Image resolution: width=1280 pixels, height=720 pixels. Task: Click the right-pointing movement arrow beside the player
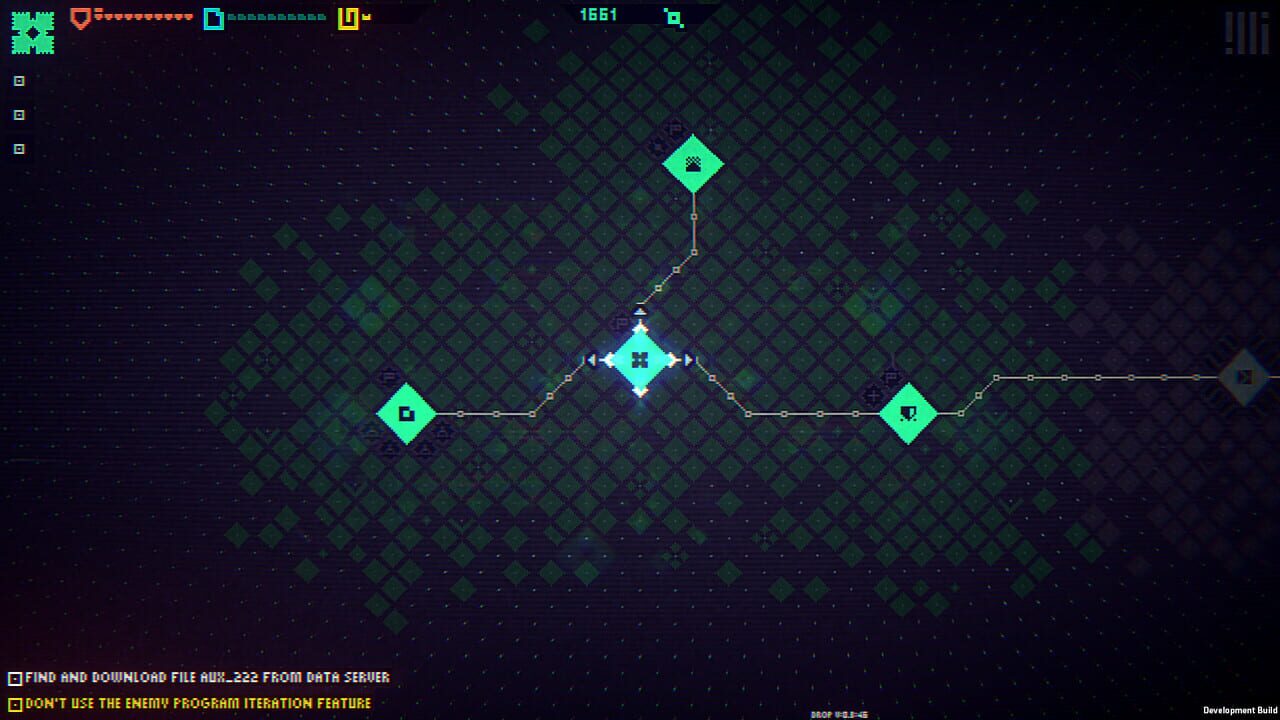click(689, 361)
